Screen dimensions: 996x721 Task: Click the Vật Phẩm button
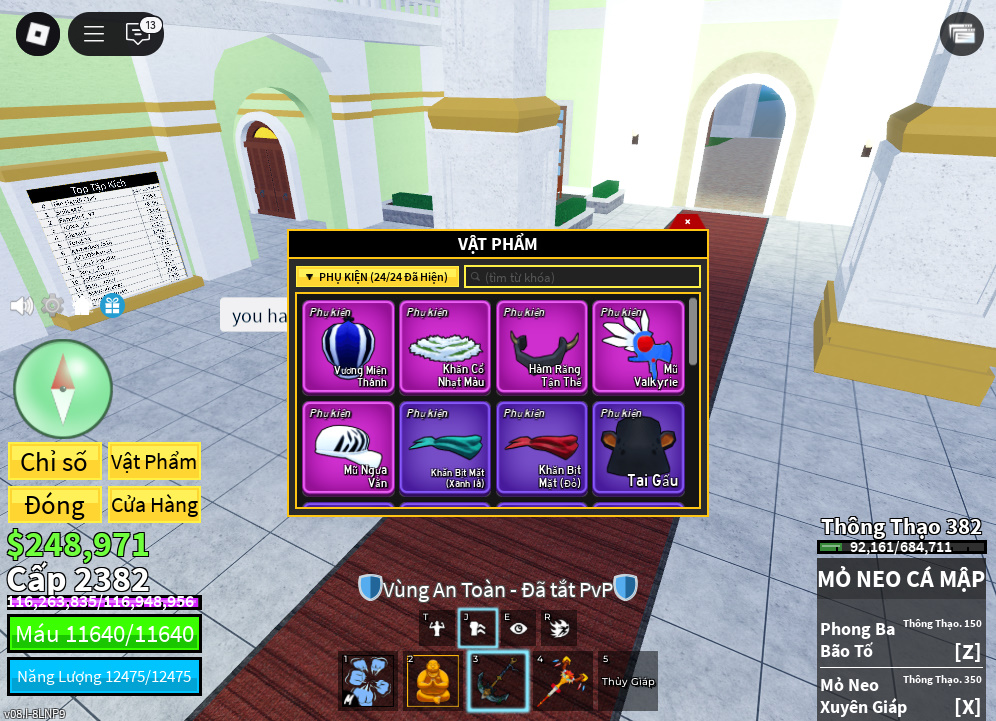(x=154, y=462)
